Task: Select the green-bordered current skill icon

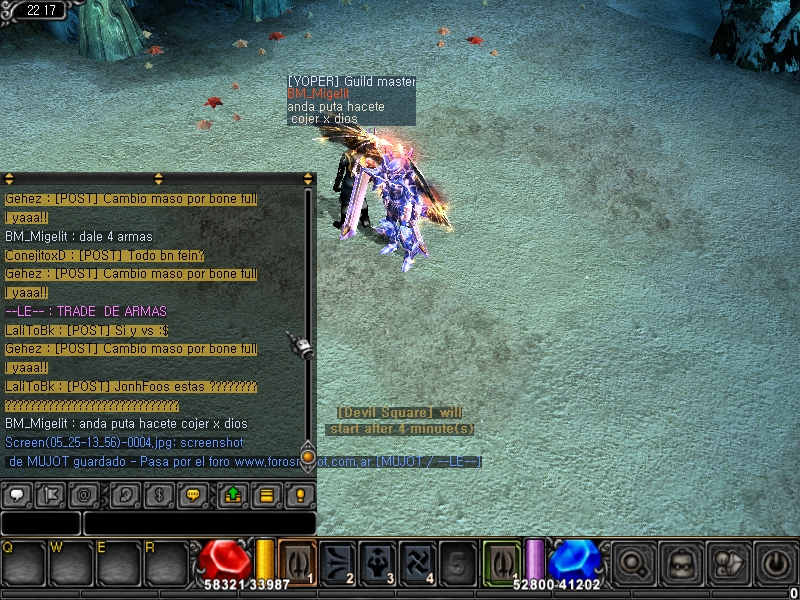Action: click(502, 562)
